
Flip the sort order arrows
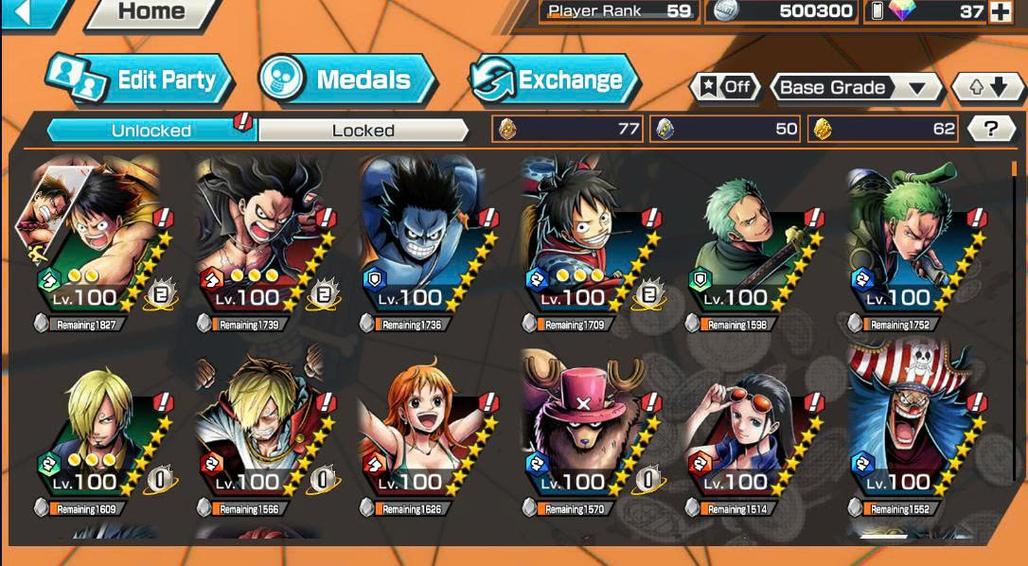click(987, 87)
